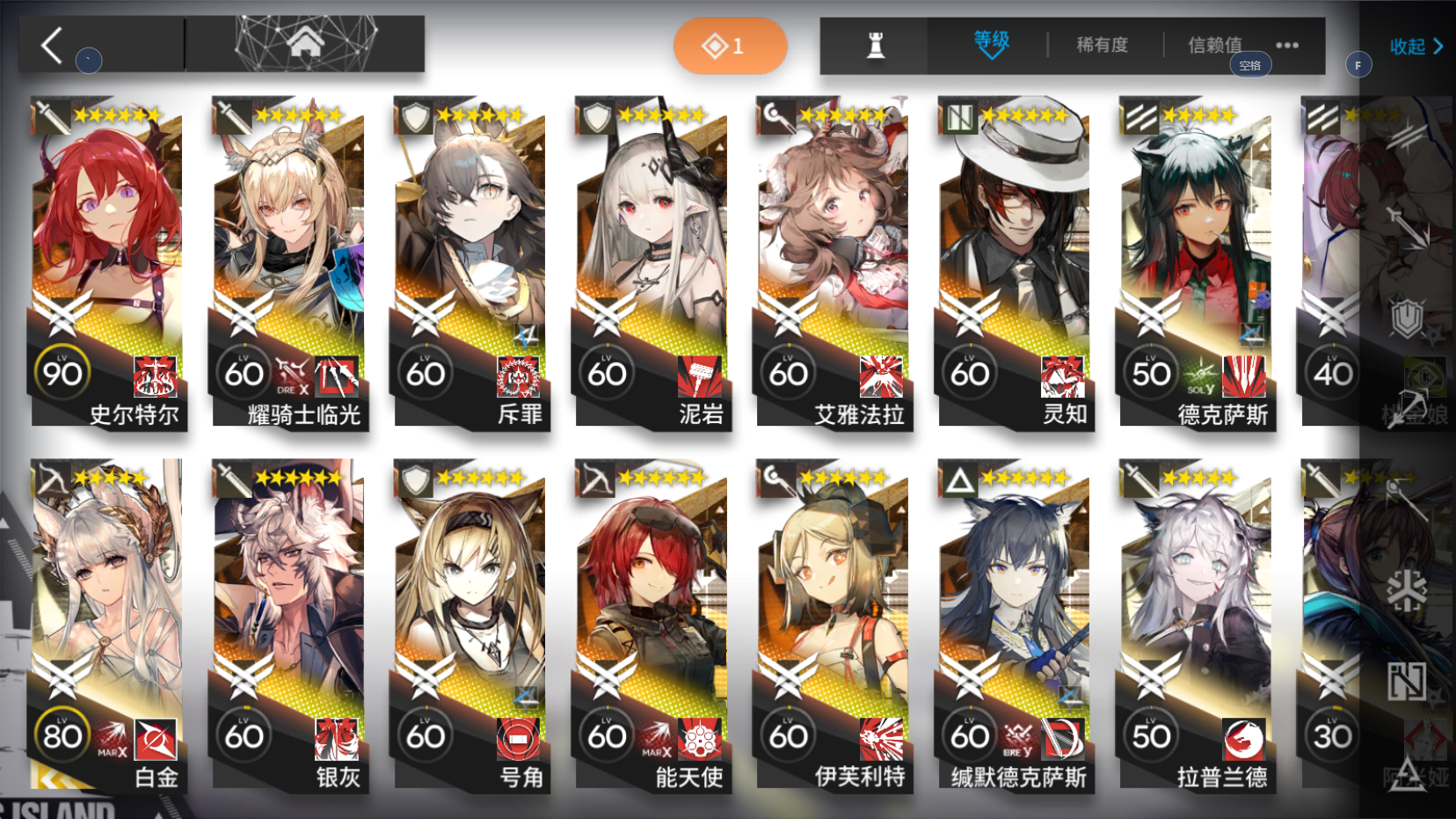Collapse the side panel with 收起
This screenshot has height=819, width=1456.
click(x=1416, y=47)
